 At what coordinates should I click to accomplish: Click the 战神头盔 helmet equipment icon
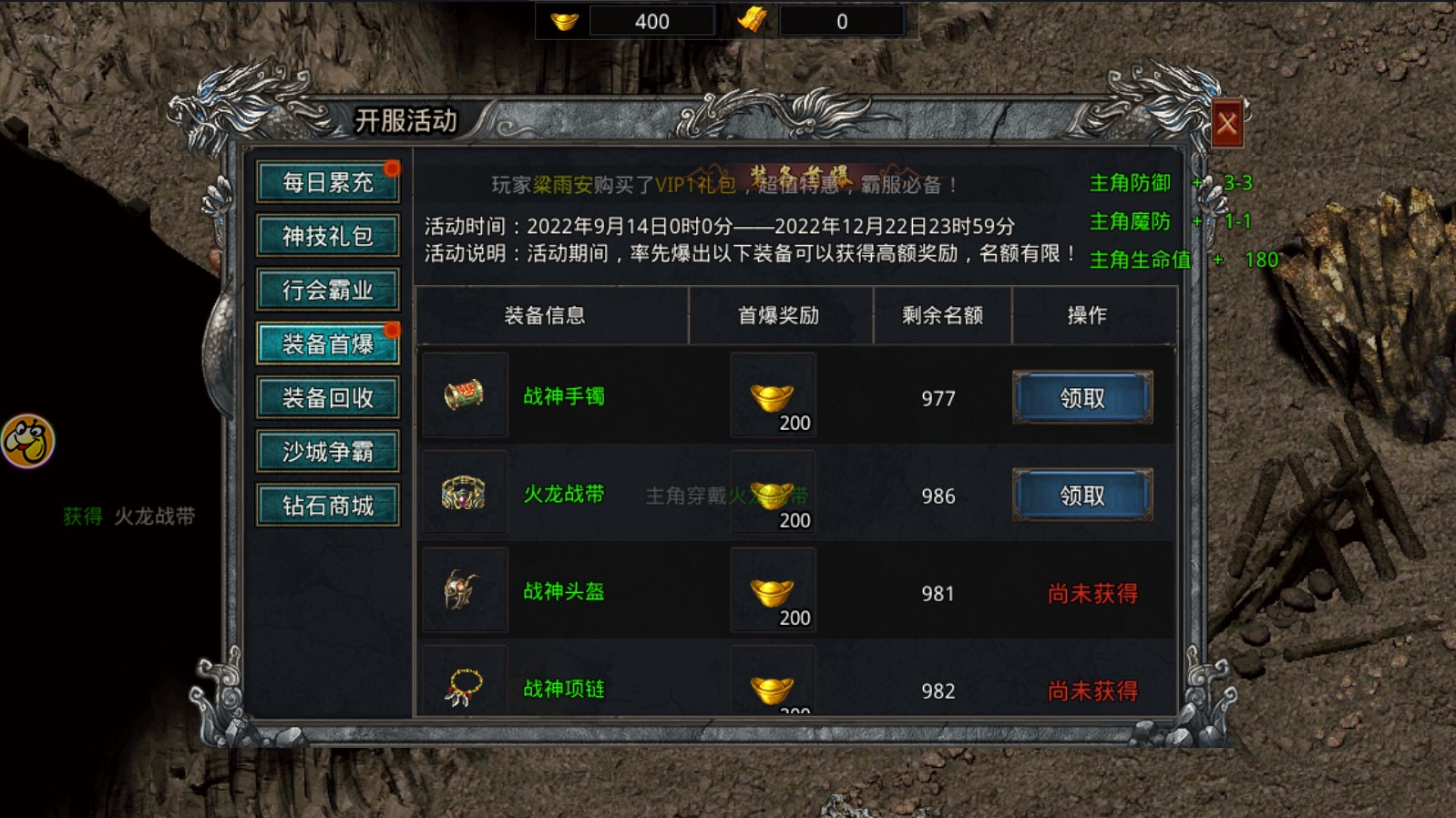coord(466,591)
